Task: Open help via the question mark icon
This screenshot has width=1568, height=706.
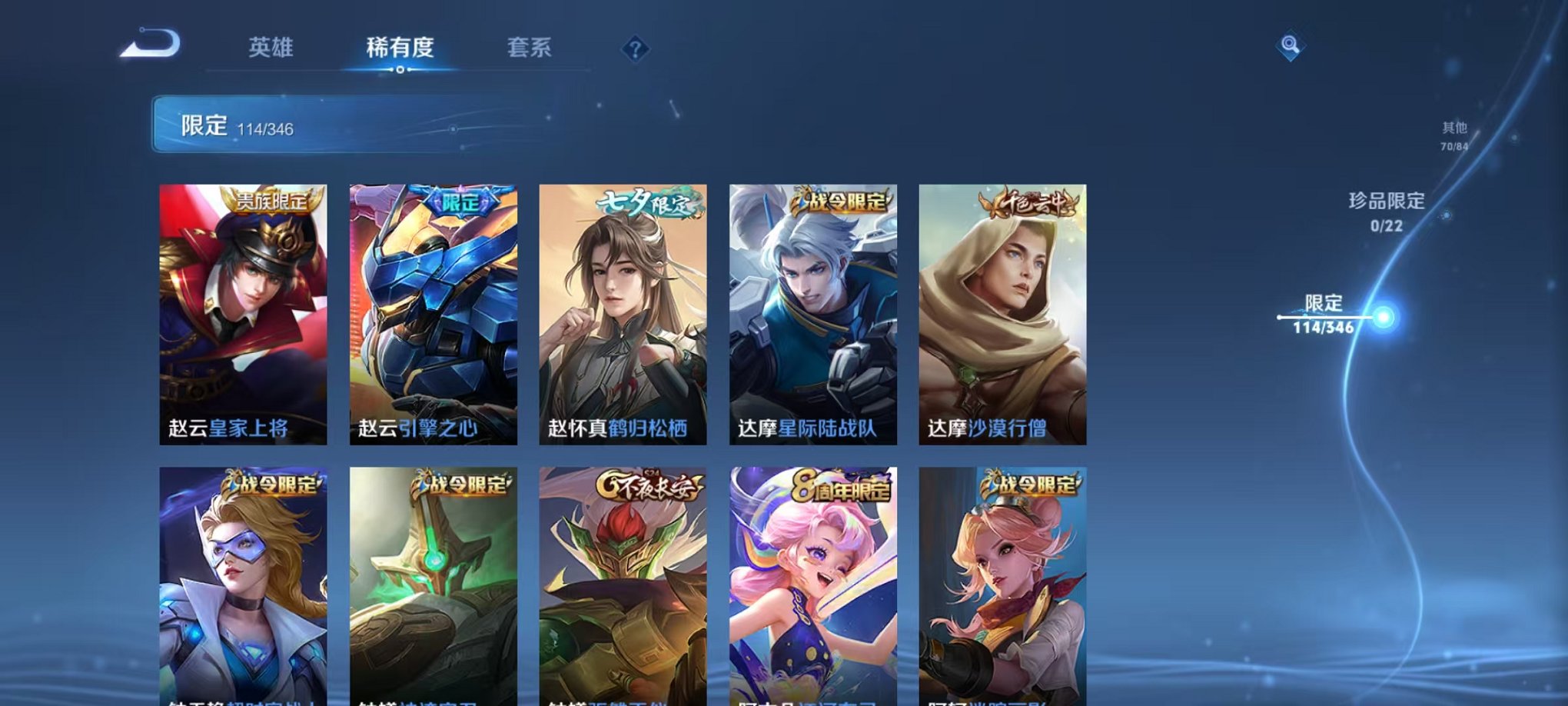Action: click(634, 49)
